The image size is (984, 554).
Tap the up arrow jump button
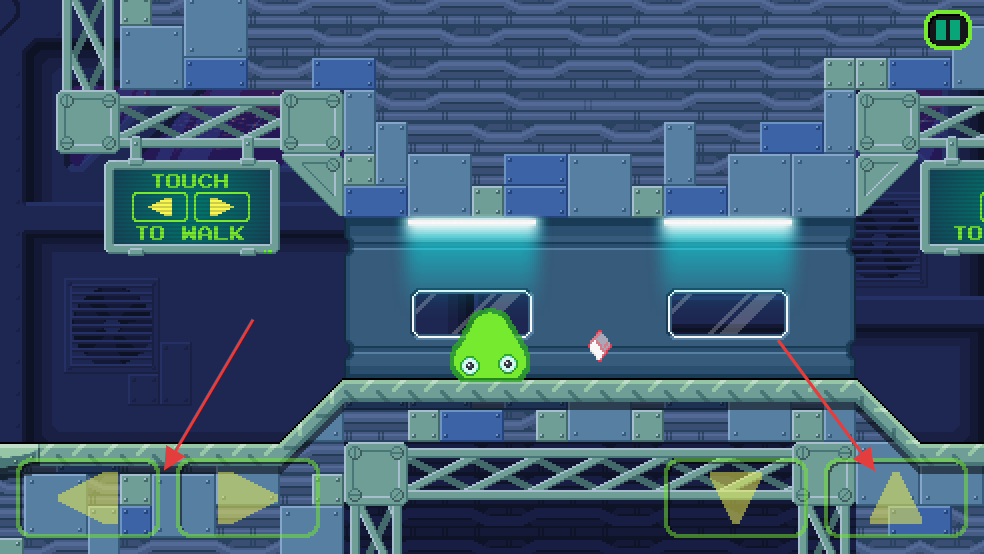pyautogui.click(x=895, y=497)
